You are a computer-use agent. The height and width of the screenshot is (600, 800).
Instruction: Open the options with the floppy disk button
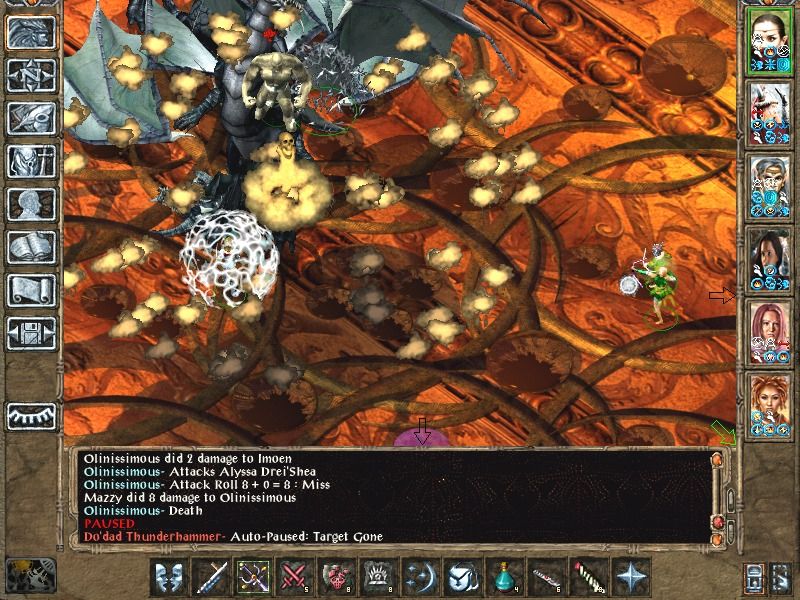point(31,332)
